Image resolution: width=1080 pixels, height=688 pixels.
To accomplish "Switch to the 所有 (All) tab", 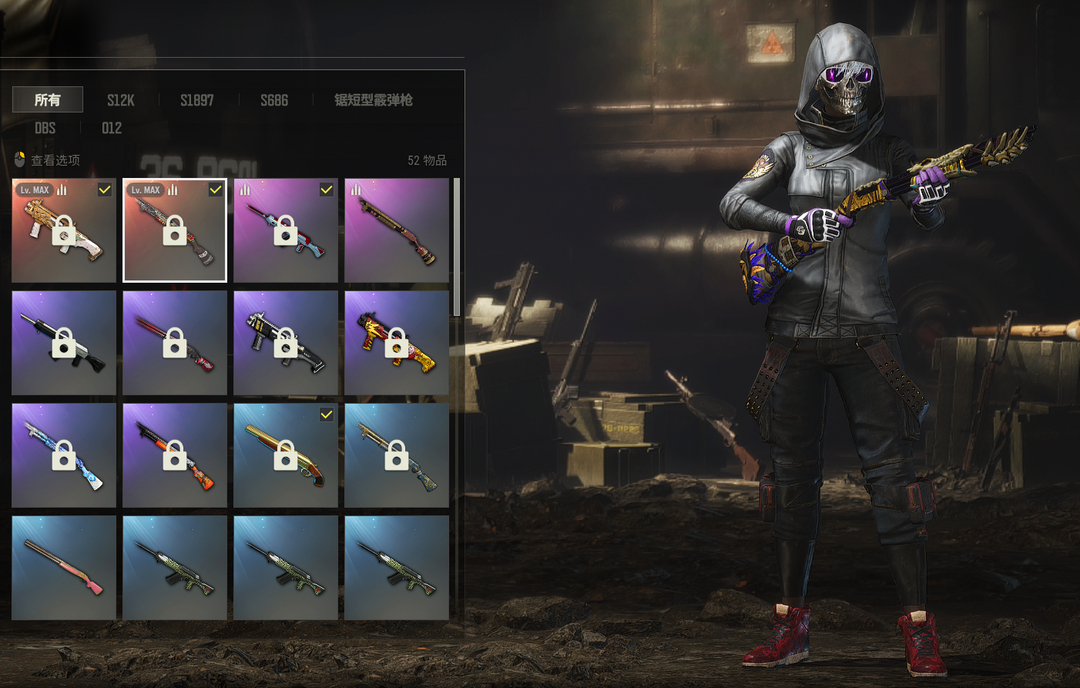I will (x=47, y=100).
